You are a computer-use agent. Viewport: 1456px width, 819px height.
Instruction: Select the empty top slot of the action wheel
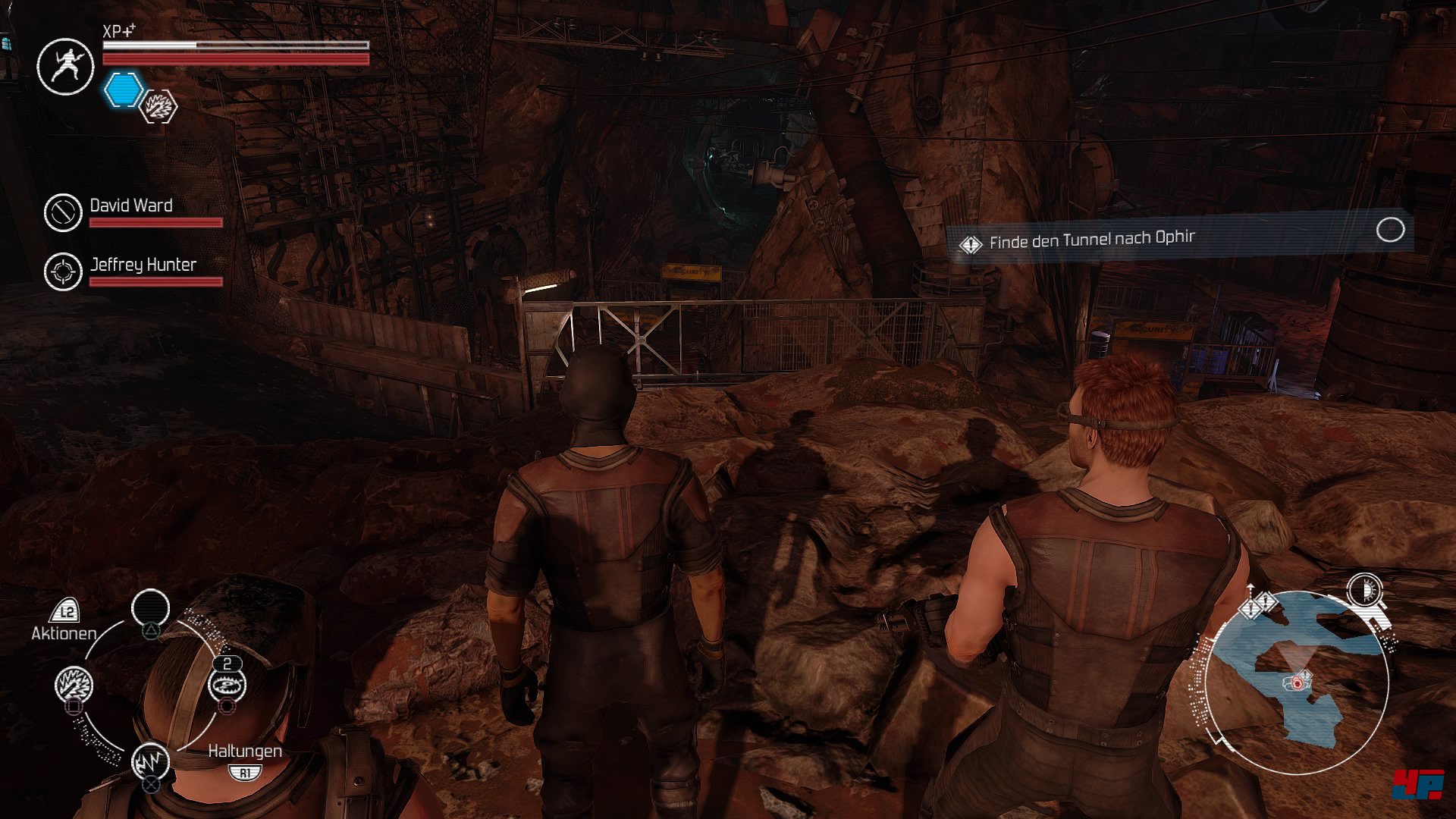tap(150, 608)
